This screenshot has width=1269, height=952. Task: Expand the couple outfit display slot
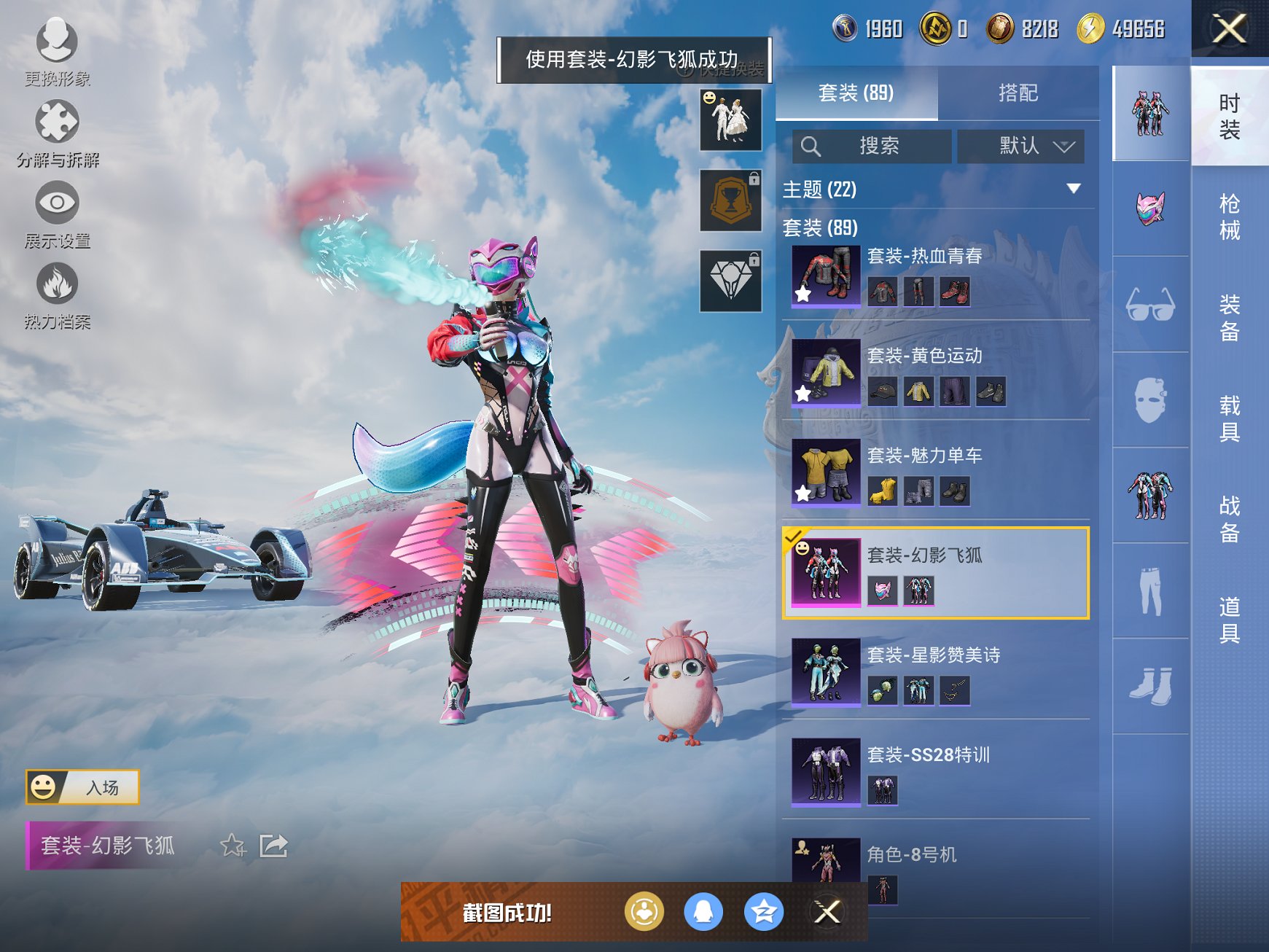tap(730, 120)
